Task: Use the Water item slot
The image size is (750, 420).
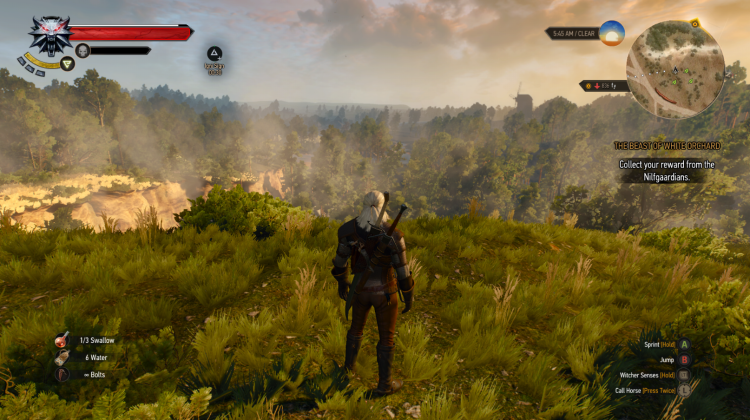Action: [x=63, y=357]
